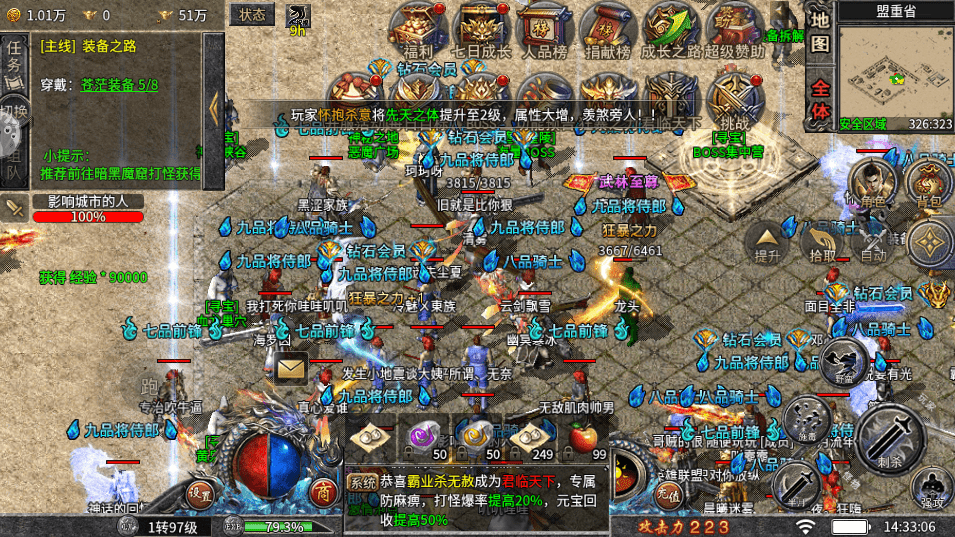Image resolution: width=955 pixels, height=537 pixels.
Task: Open the 背包 backpack
Action: pyautogui.click(x=929, y=183)
